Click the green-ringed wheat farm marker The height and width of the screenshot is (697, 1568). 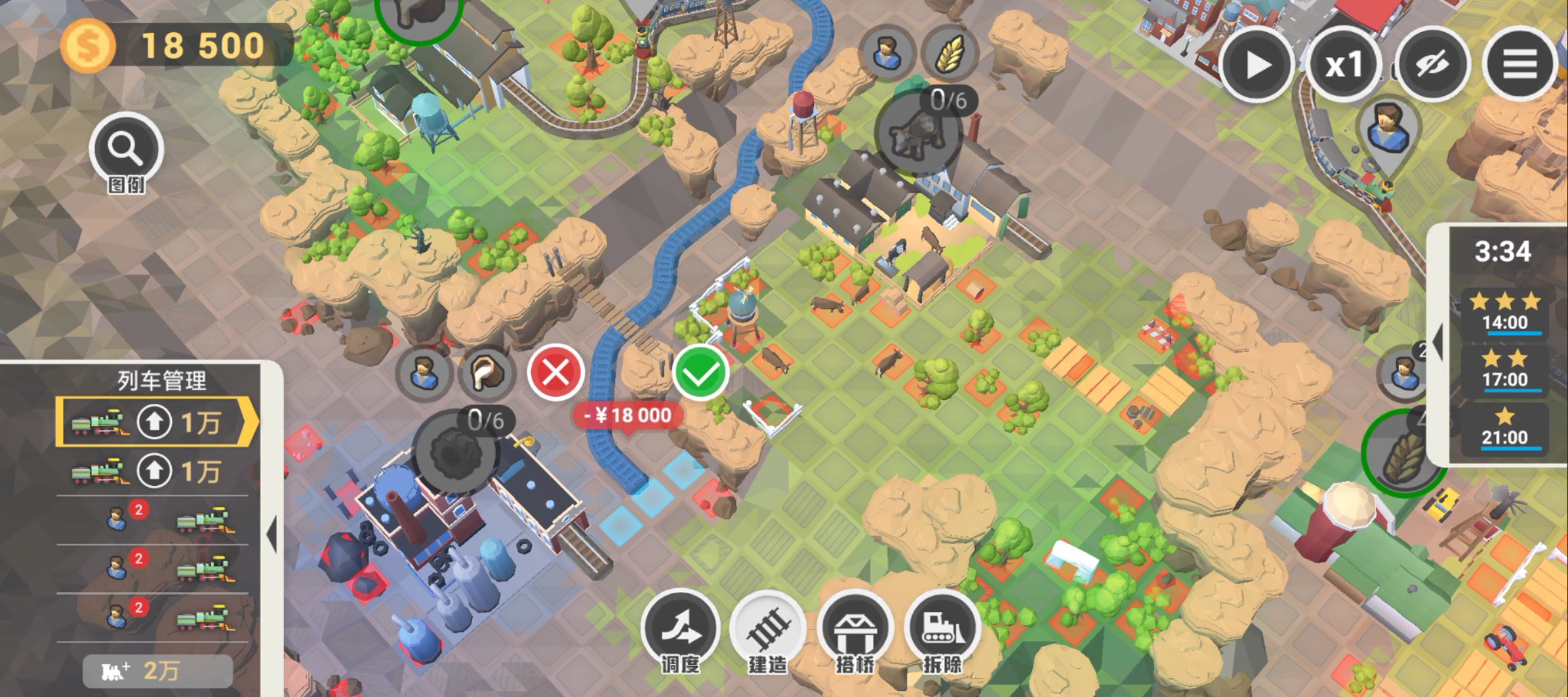[x=1401, y=454]
